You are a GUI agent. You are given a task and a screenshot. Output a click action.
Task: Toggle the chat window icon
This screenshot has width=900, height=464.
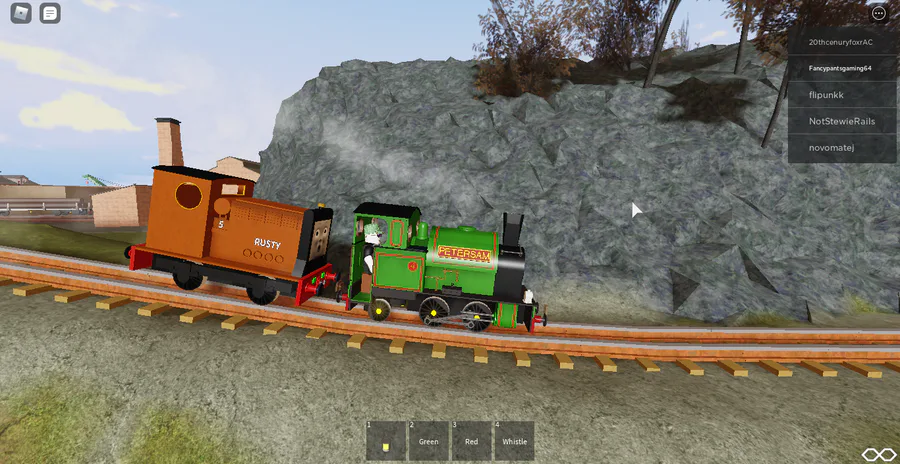(50, 14)
